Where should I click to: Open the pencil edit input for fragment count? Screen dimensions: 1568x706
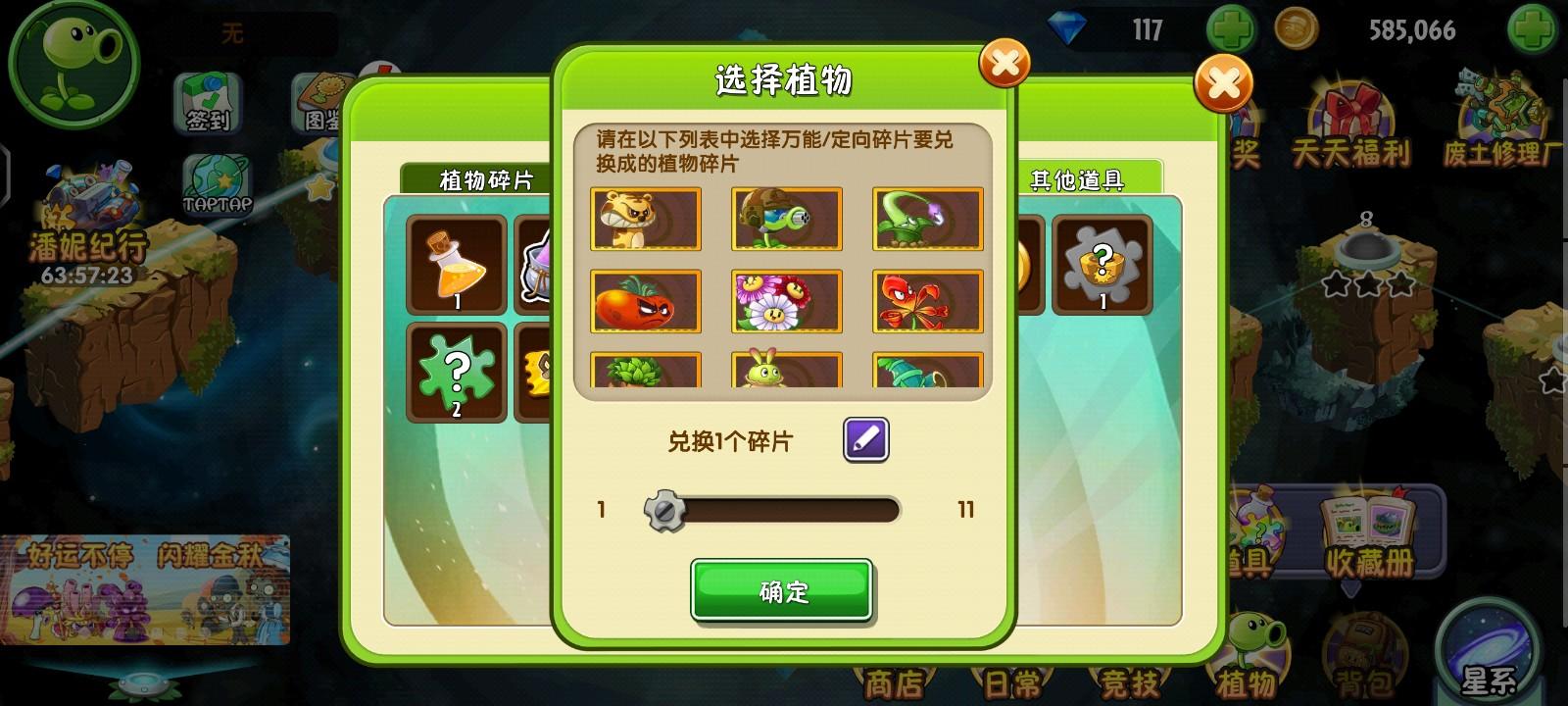pos(866,440)
